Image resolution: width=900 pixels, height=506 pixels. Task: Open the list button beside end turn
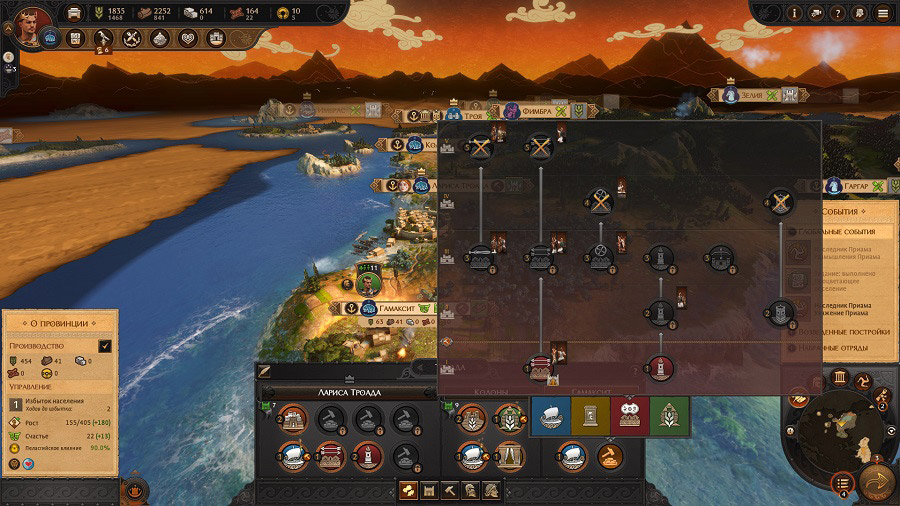[842, 481]
